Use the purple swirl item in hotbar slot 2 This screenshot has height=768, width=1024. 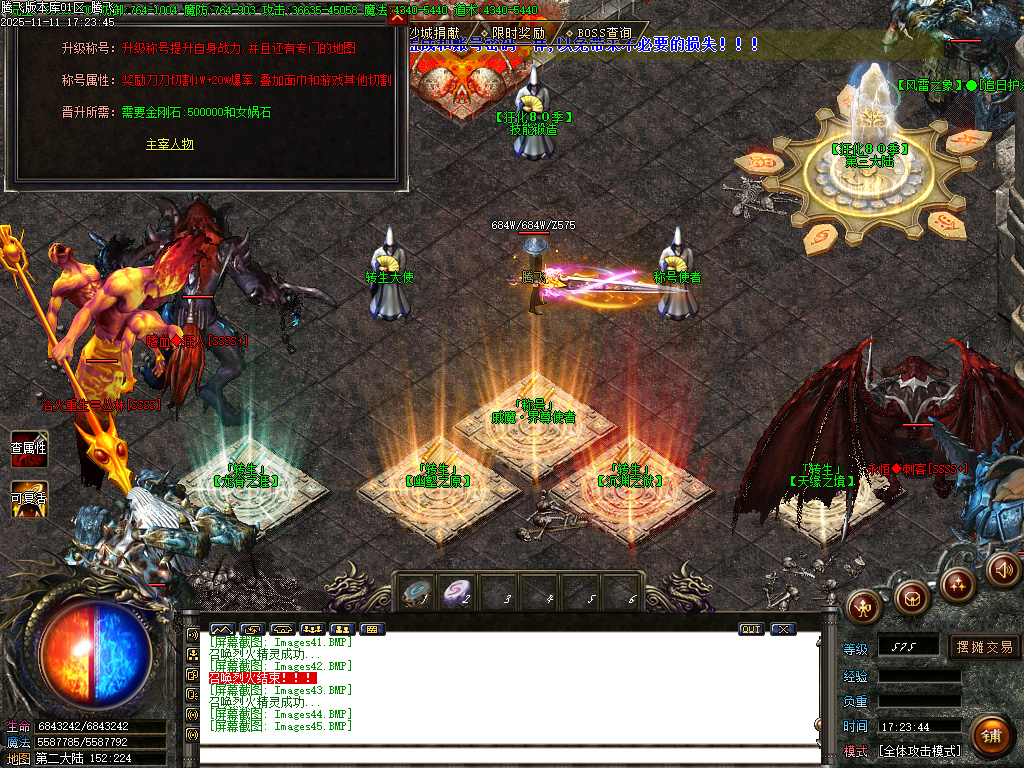[458, 592]
